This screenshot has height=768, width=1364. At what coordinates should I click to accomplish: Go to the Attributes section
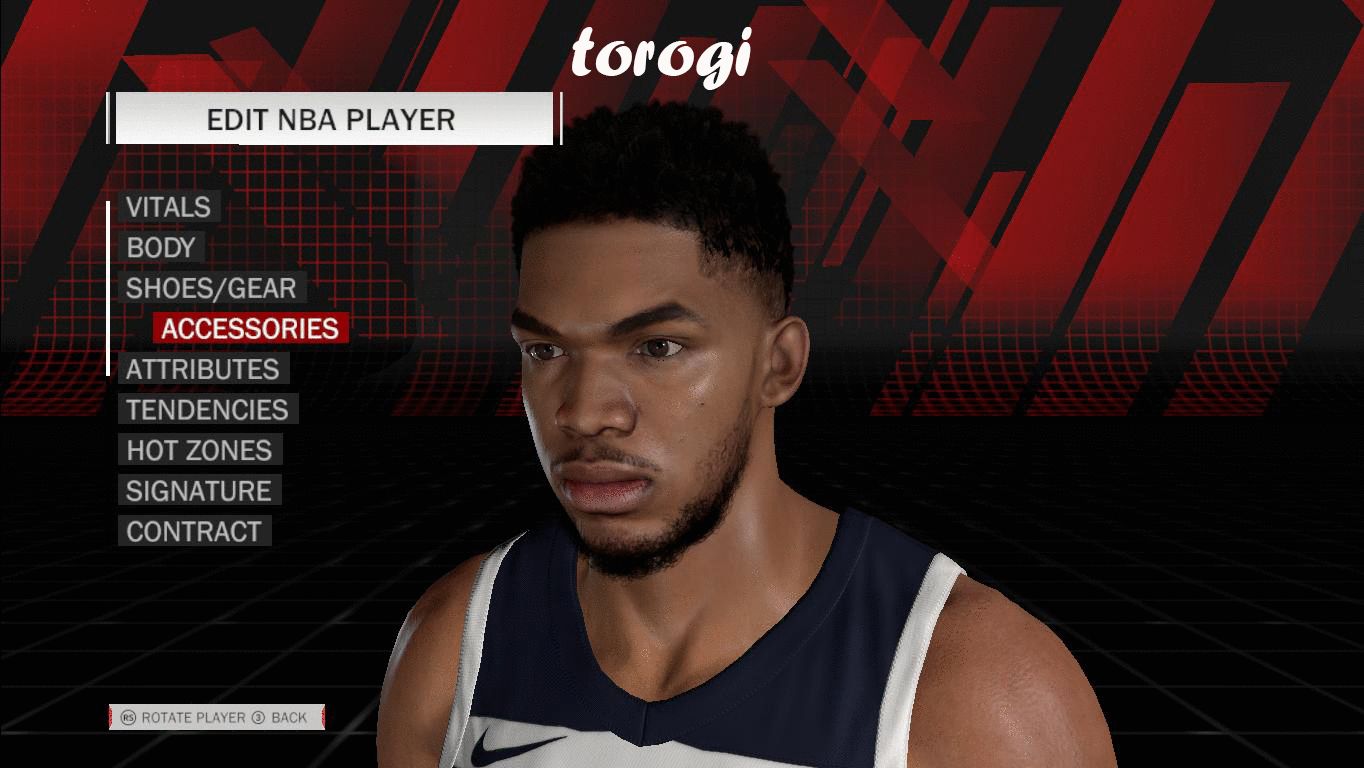tap(202, 370)
